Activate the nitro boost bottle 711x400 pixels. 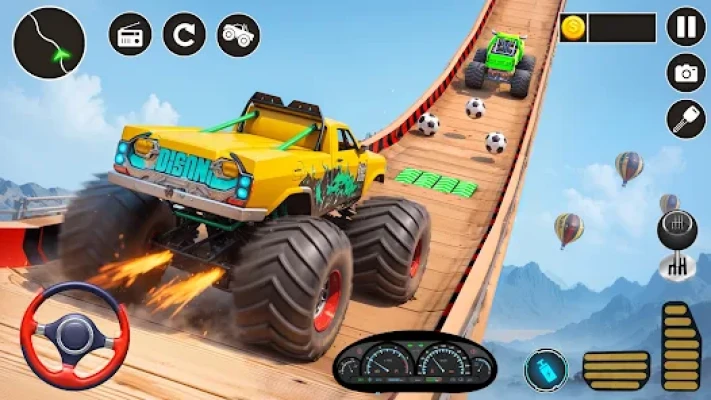(545, 370)
